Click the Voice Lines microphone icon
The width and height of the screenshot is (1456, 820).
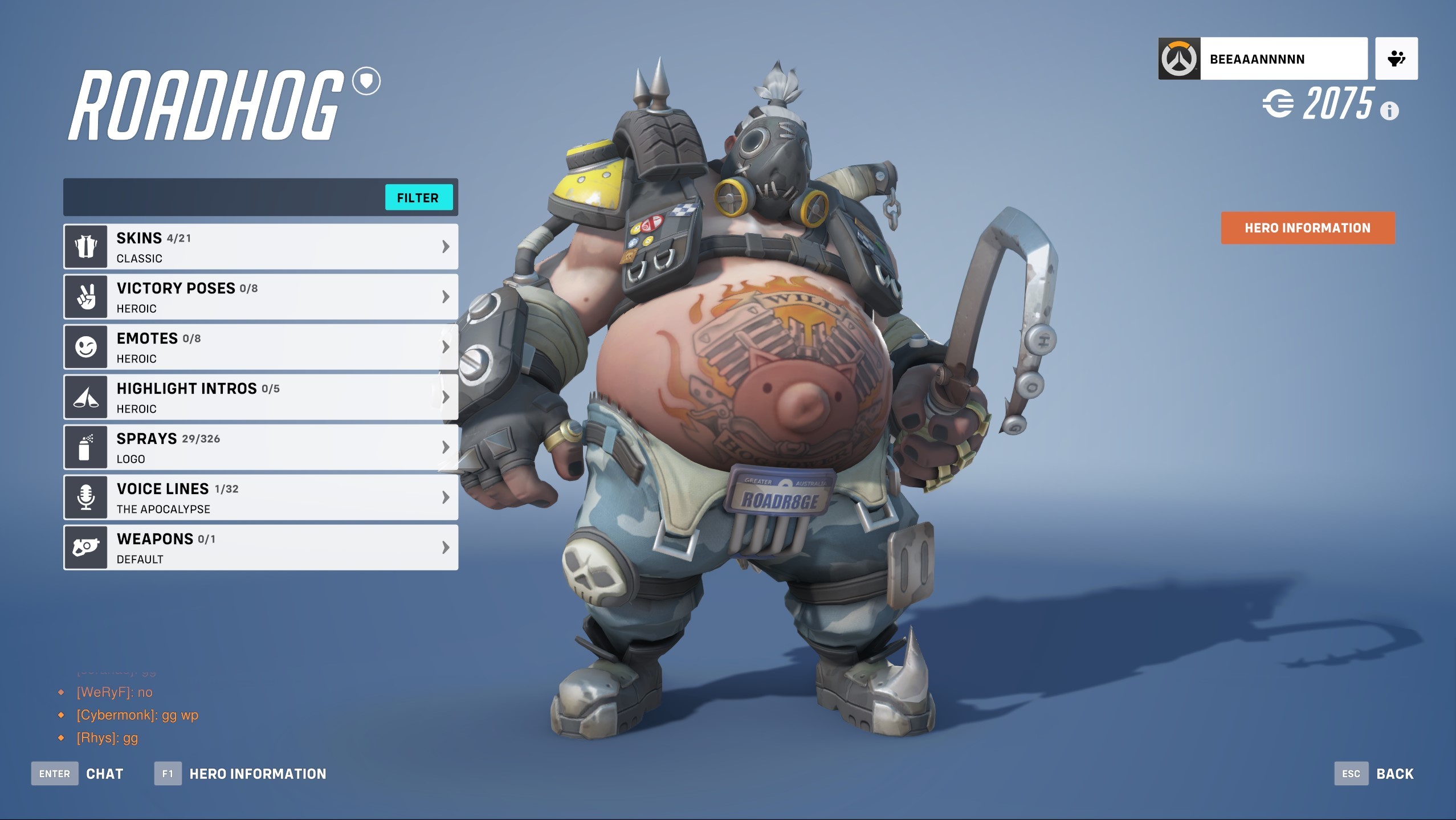coord(85,496)
